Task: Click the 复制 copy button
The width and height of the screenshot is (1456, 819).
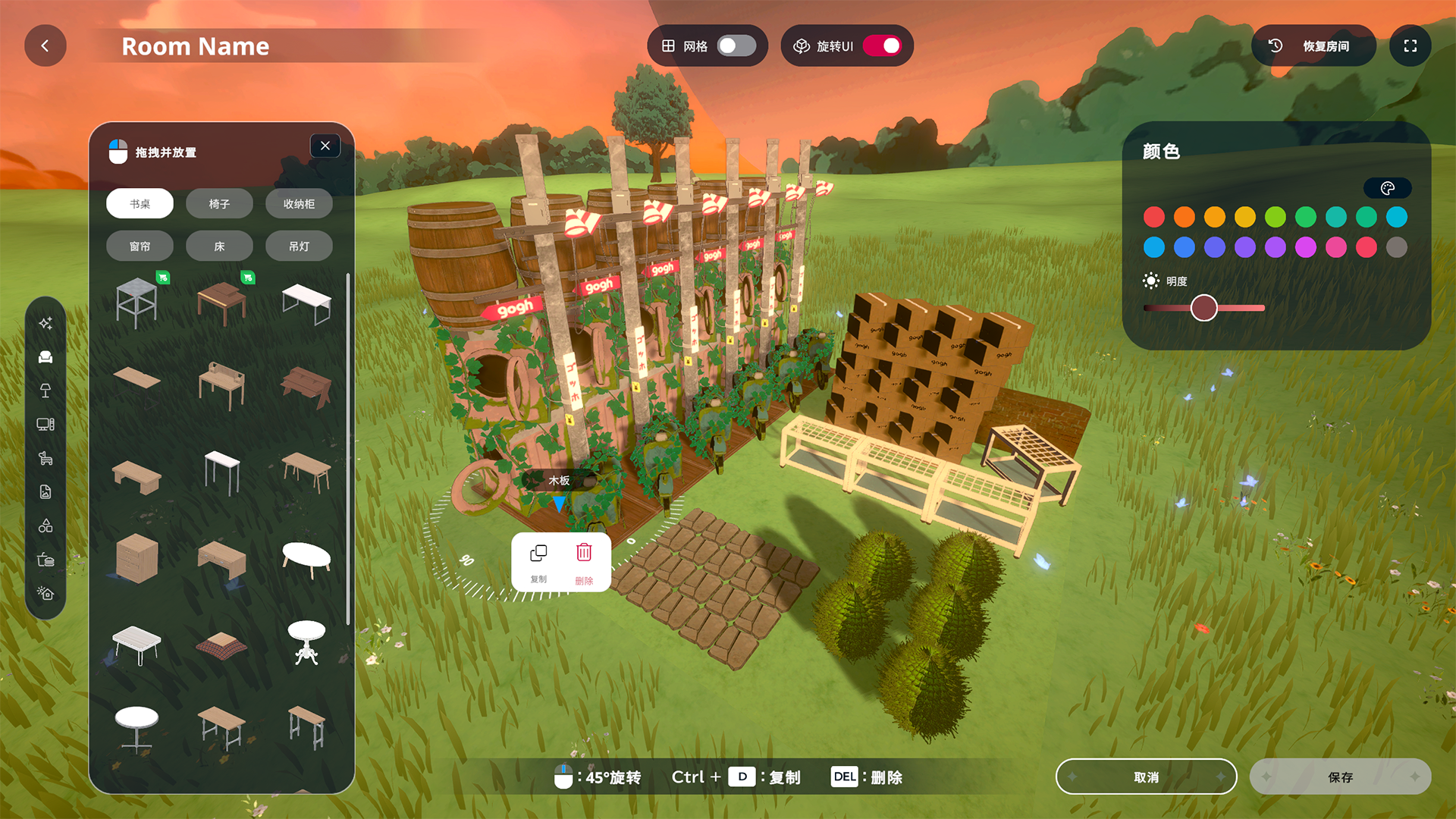Action: 538,562
